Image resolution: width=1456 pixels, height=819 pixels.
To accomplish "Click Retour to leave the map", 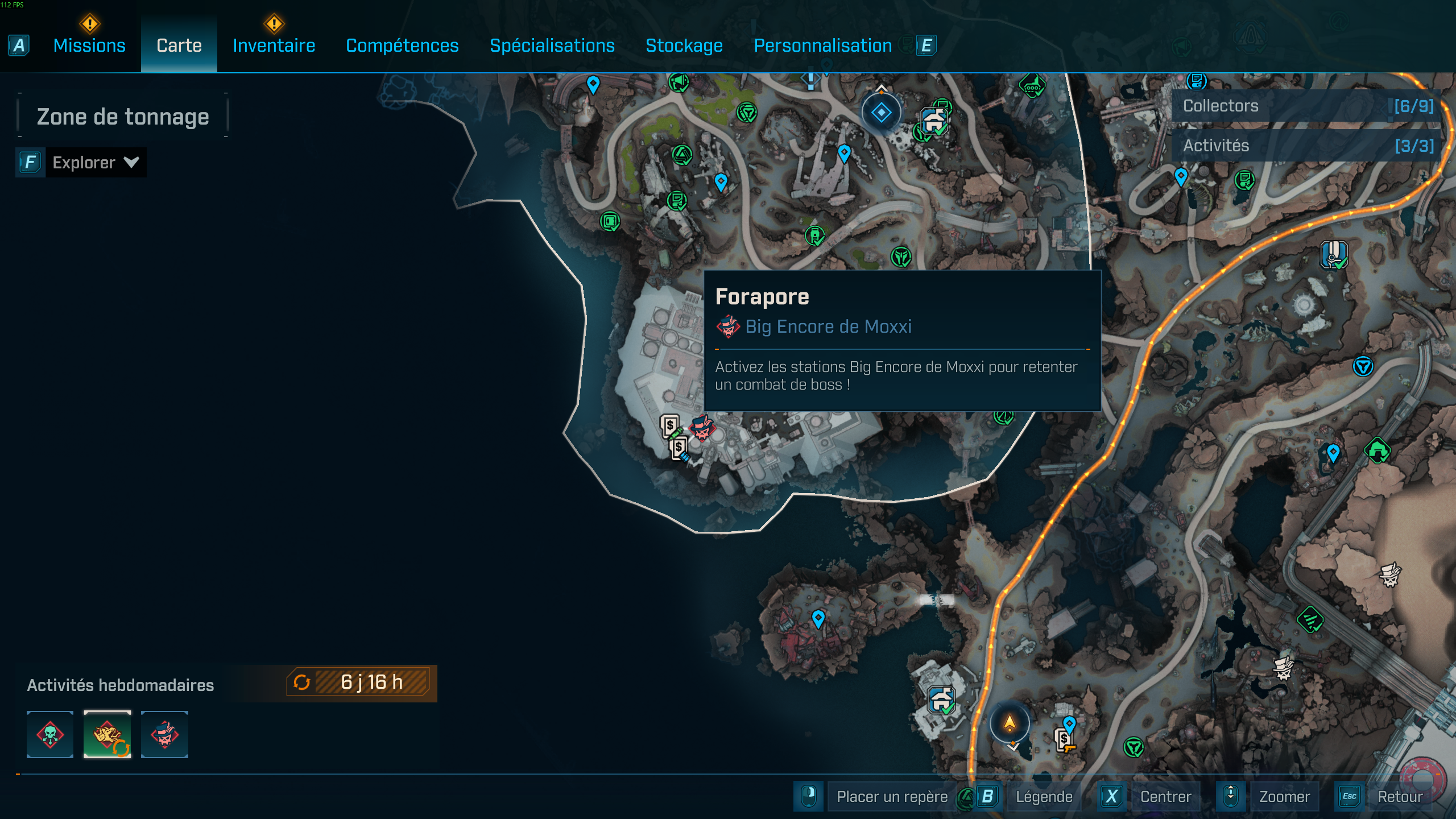I will pos(1400,796).
